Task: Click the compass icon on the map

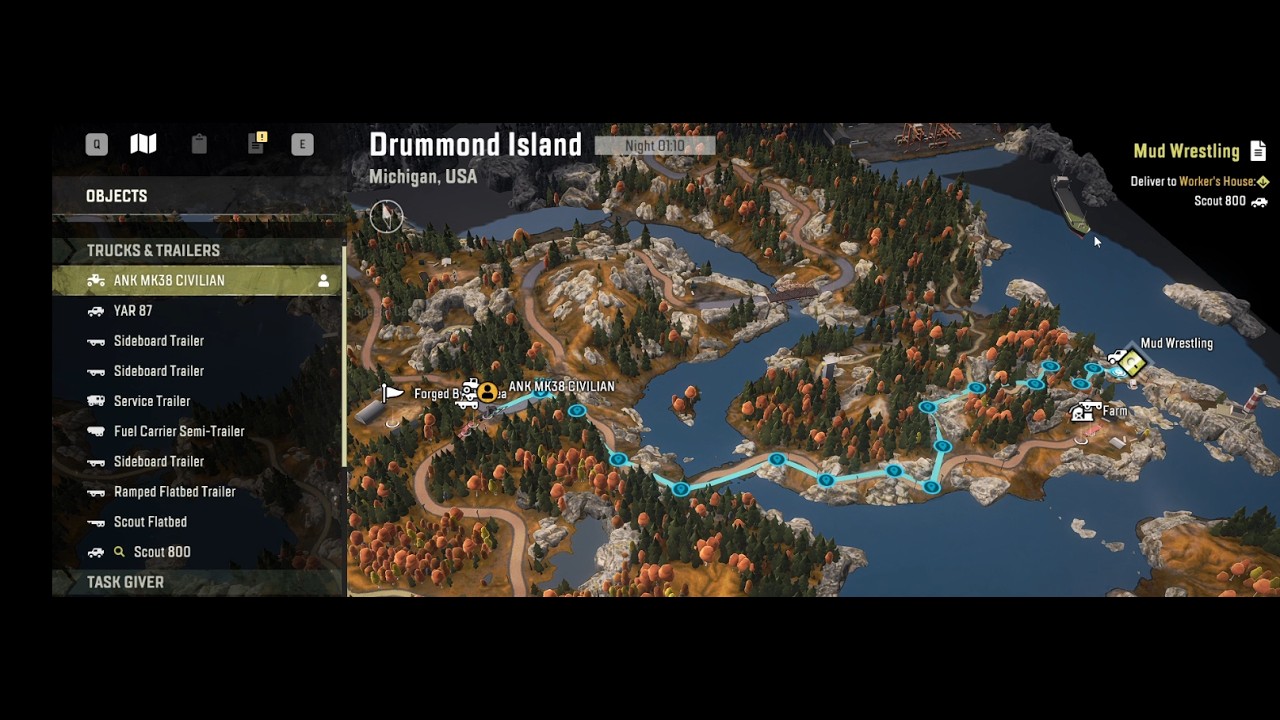Action: point(386,215)
